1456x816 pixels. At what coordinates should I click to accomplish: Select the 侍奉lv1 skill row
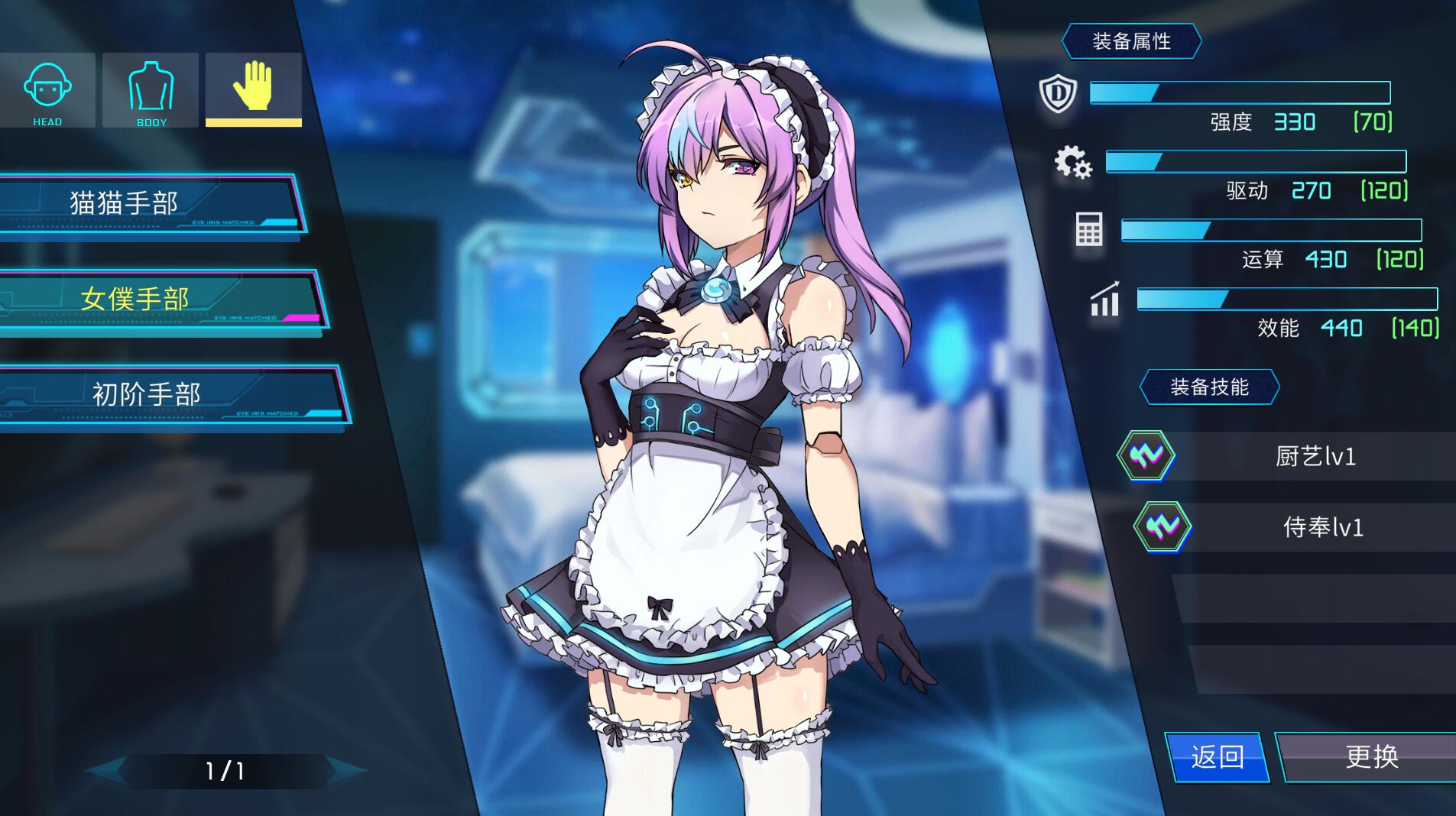[x=1307, y=527]
